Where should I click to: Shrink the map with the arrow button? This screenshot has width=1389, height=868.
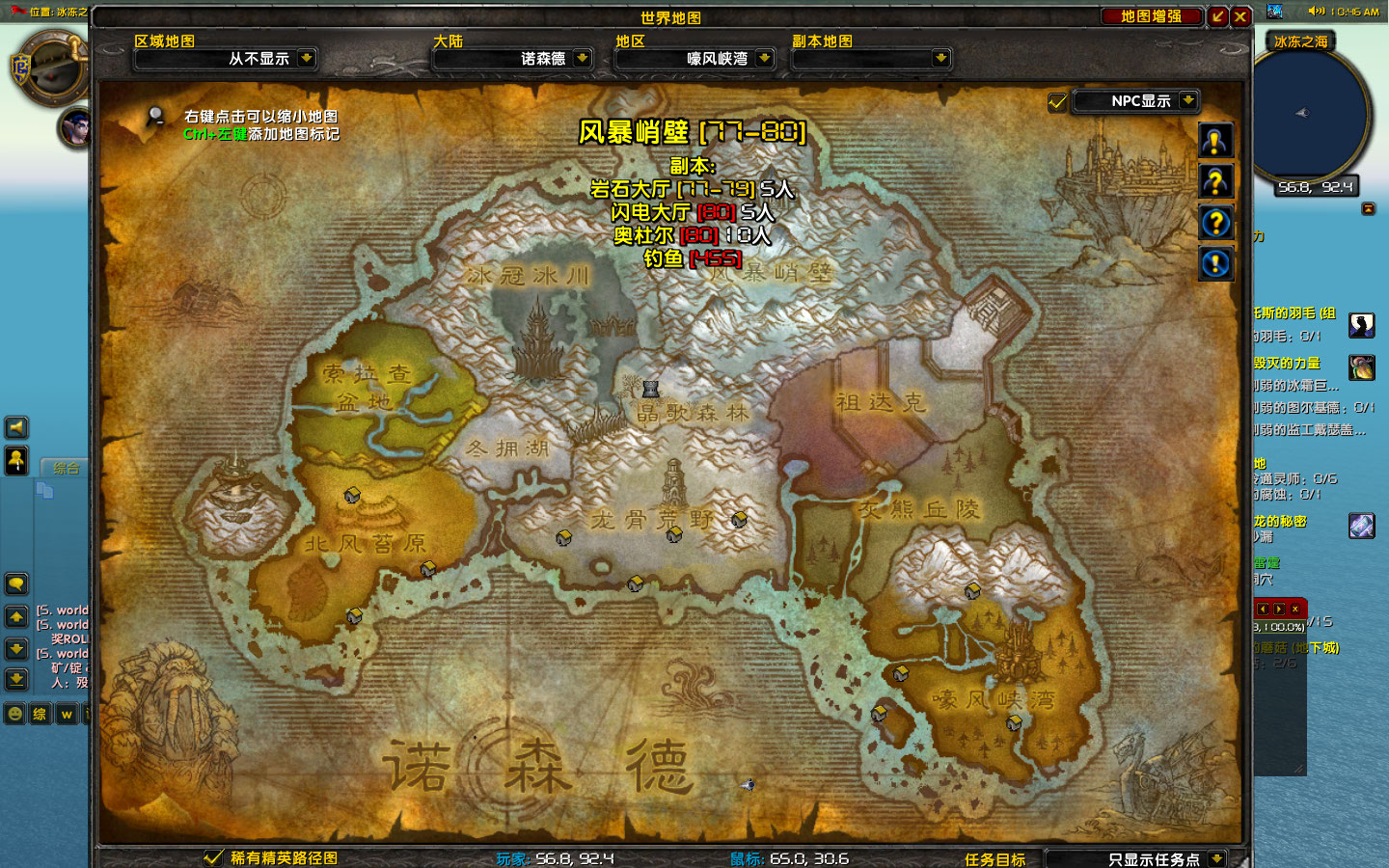(x=1218, y=16)
